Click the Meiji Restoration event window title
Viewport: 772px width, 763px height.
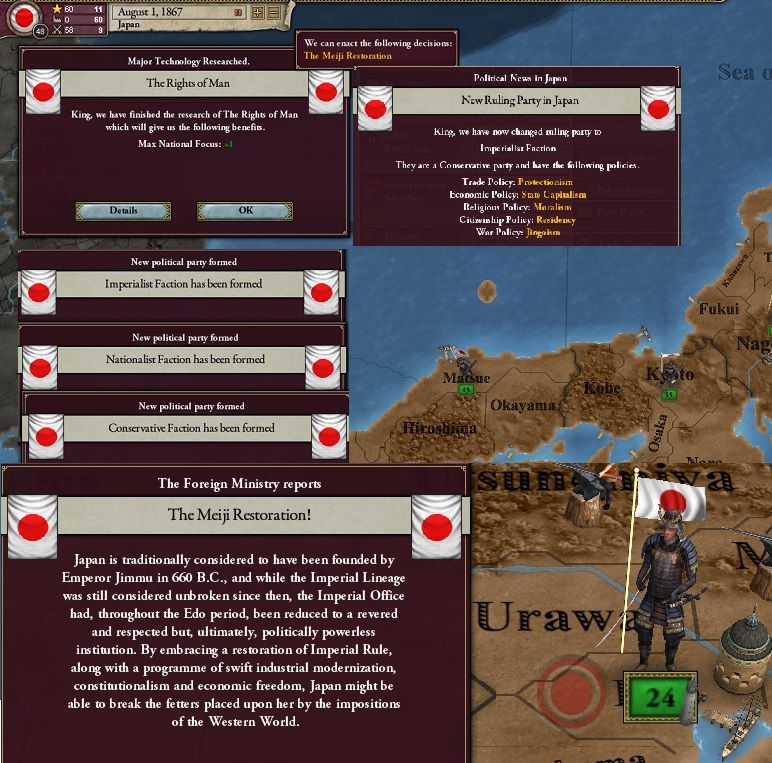pos(239,515)
